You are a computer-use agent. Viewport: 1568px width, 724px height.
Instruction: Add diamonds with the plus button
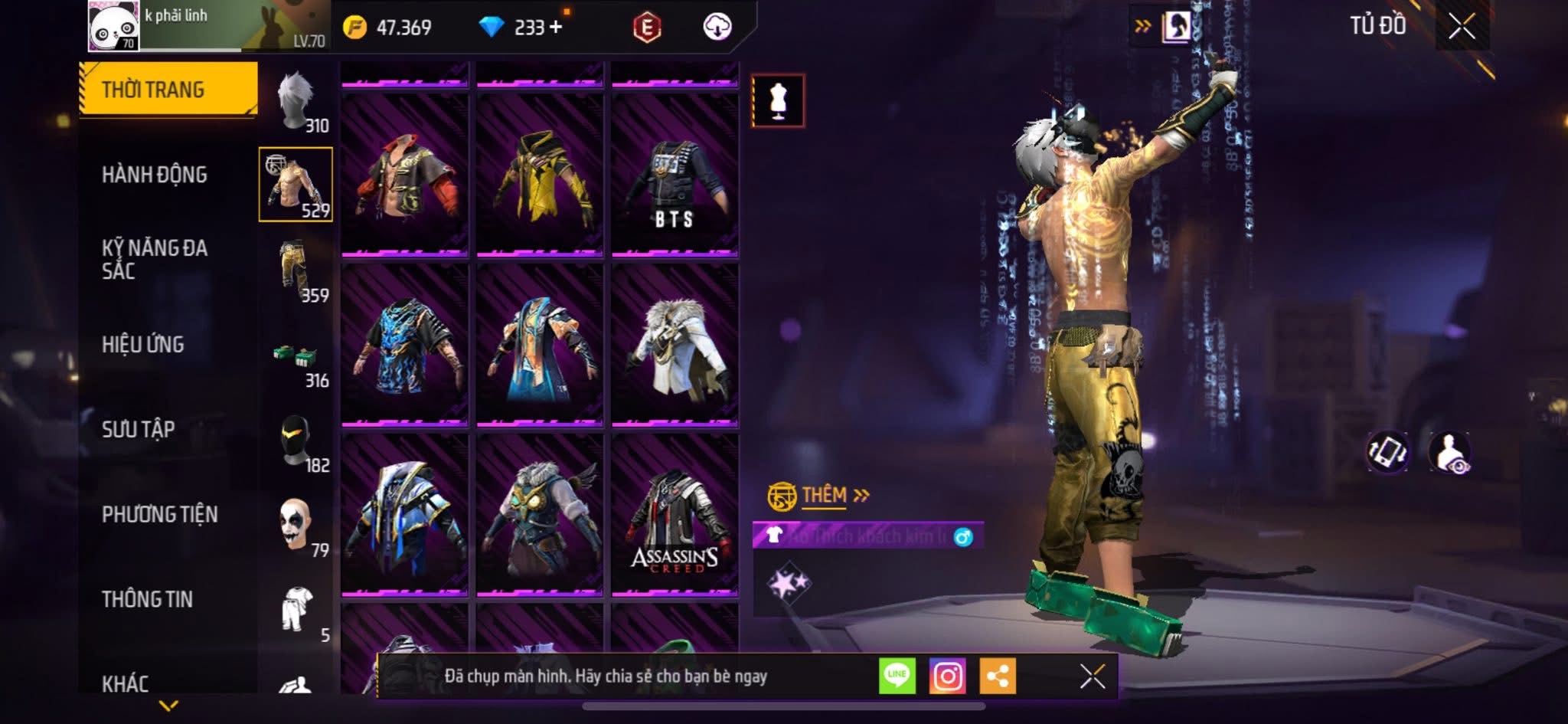[x=556, y=28]
